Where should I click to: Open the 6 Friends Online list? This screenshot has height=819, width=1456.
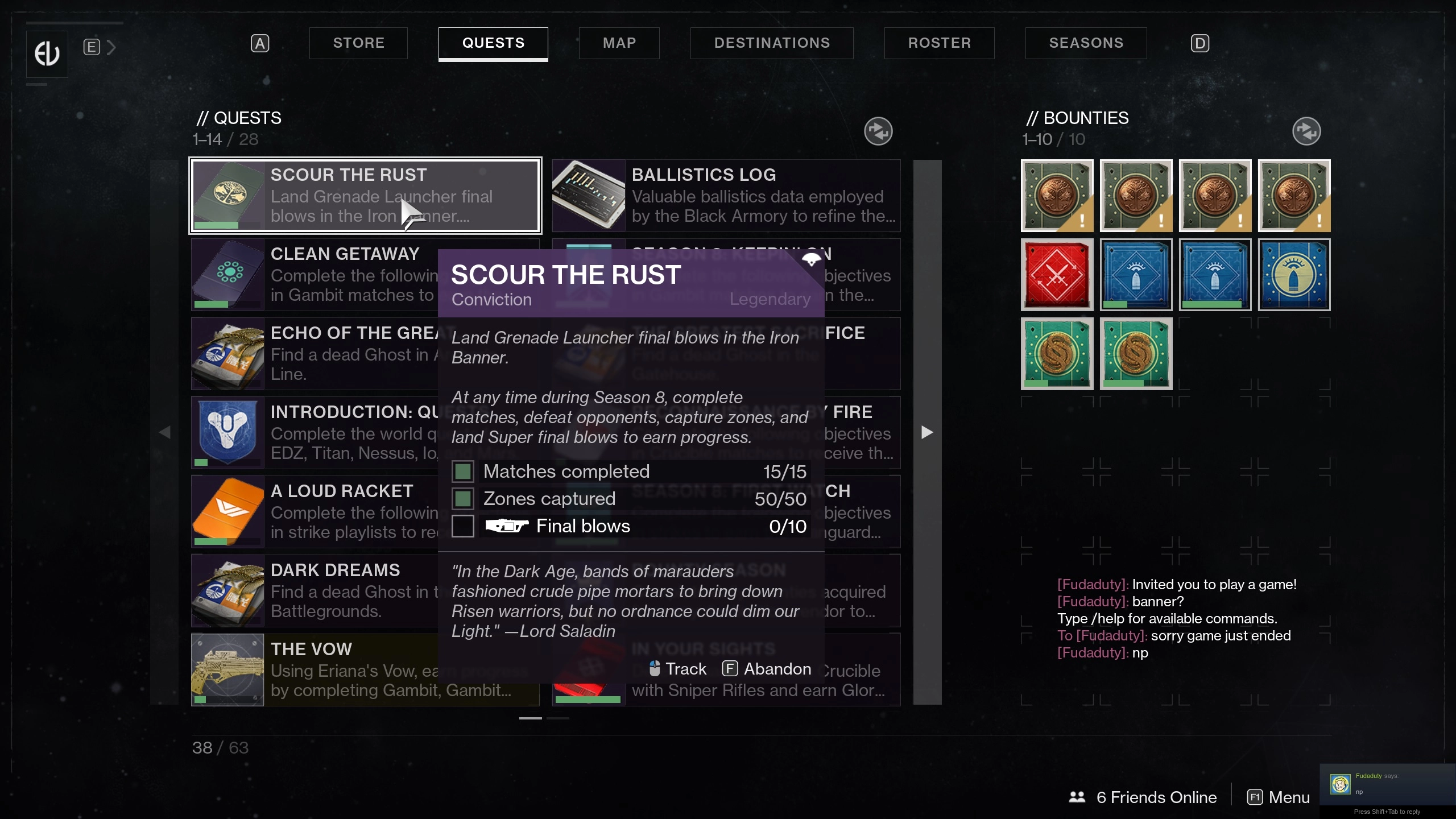pos(1143,797)
